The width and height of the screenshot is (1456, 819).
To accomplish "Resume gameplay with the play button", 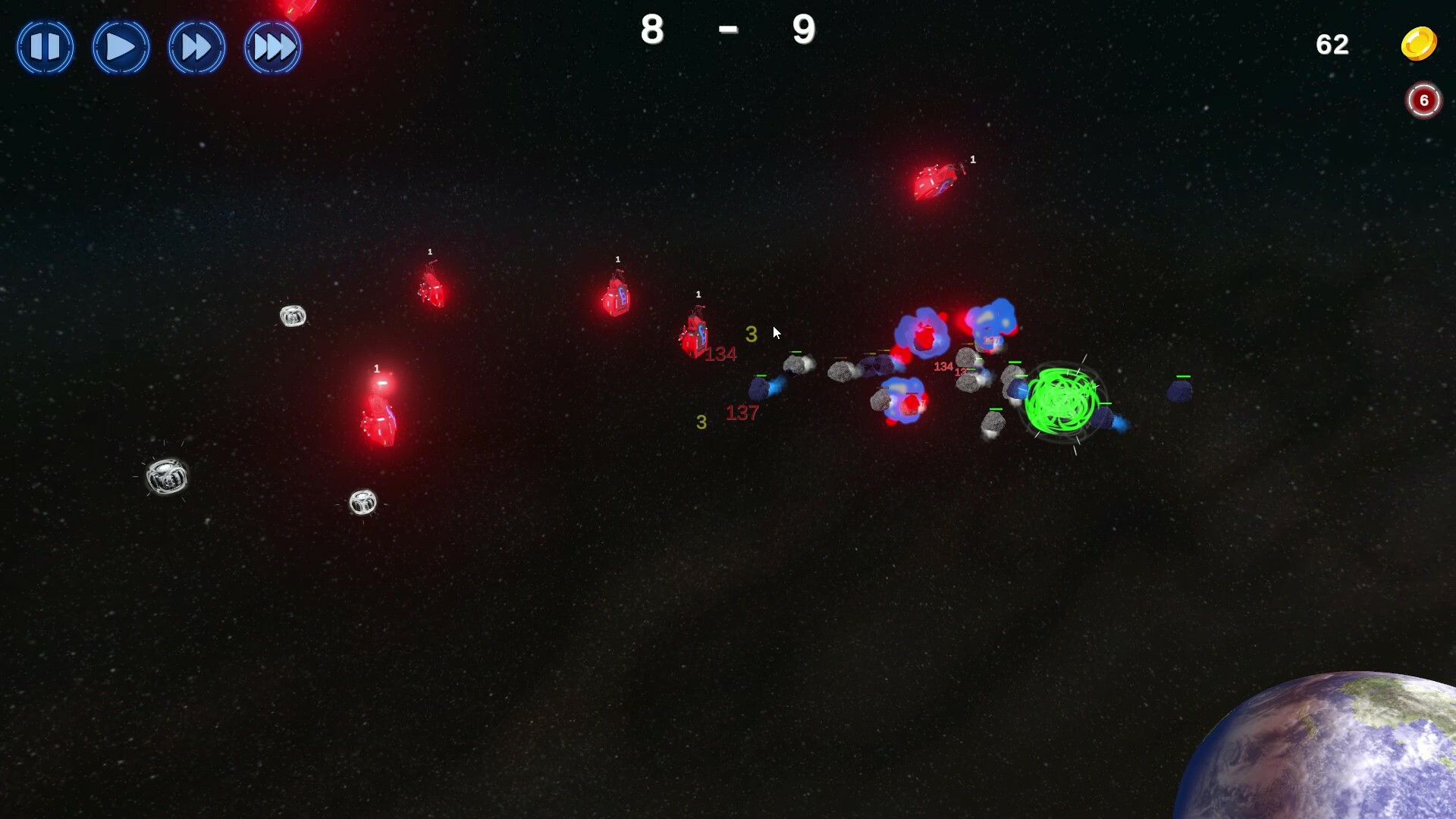I will click(x=121, y=47).
